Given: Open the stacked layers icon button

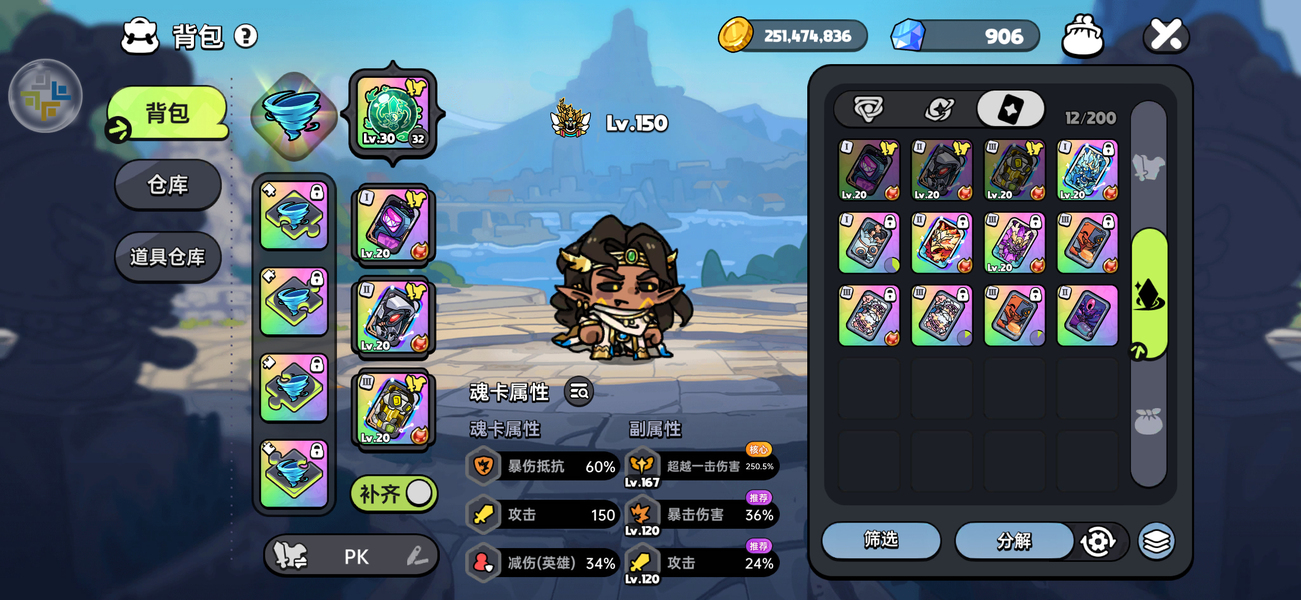Looking at the screenshot, I should click(1156, 541).
